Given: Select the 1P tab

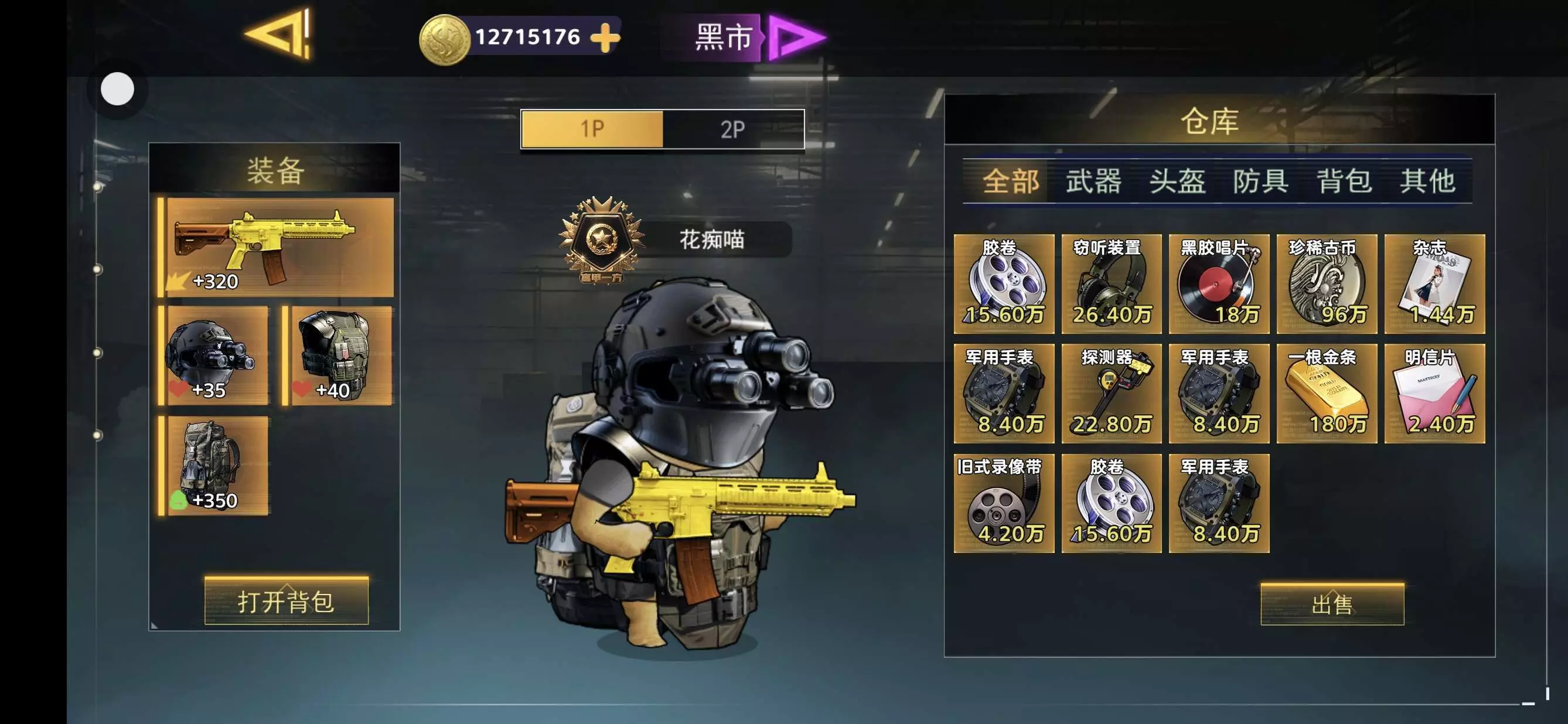Looking at the screenshot, I should [x=592, y=129].
